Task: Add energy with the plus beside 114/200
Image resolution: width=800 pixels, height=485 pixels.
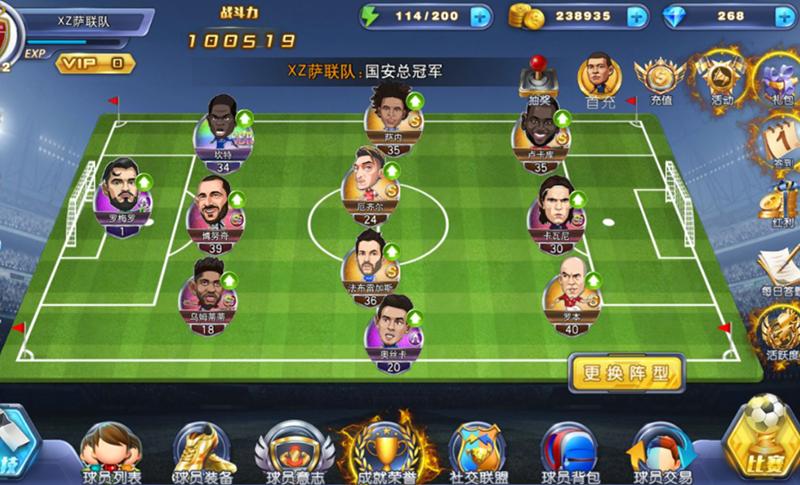Action: pos(479,16)
